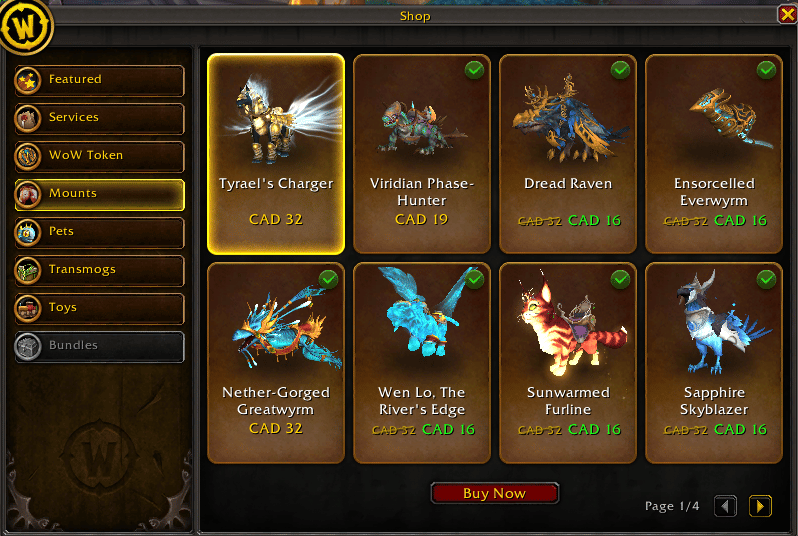Screen dimensions: 798x536
Task: Pick the Sapphire Skyblazer mount card
Action: tap(714, 362)
